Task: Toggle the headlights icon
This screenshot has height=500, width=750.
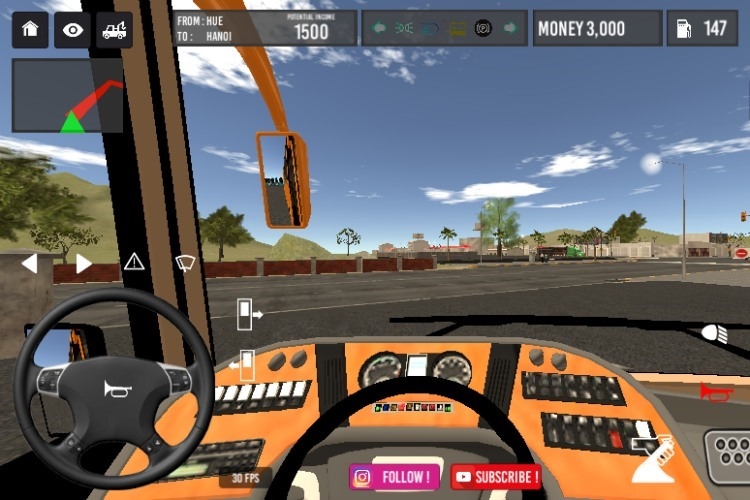Action: (714, 333)
